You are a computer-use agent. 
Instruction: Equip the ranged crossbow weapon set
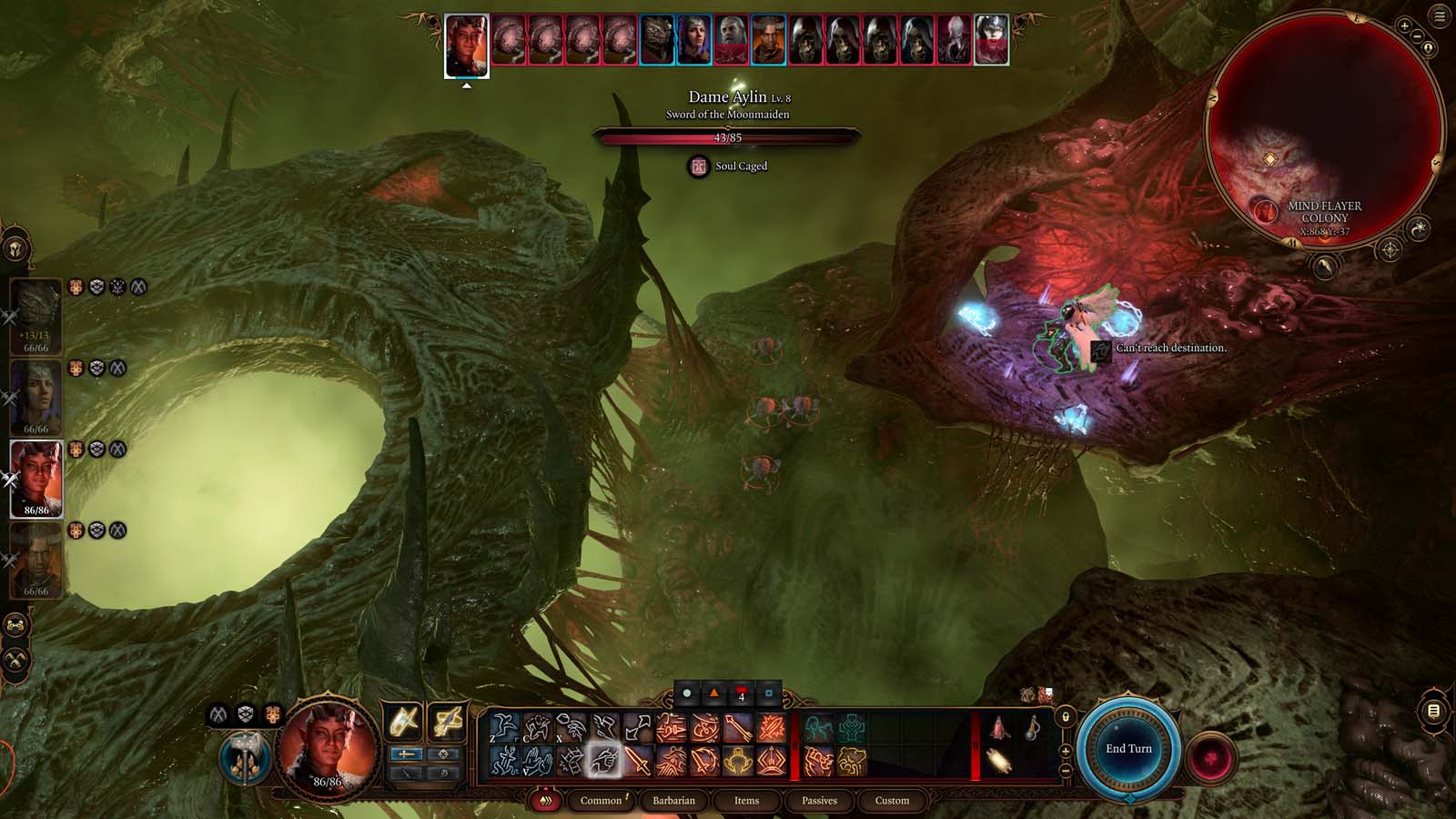click(447, 723)
